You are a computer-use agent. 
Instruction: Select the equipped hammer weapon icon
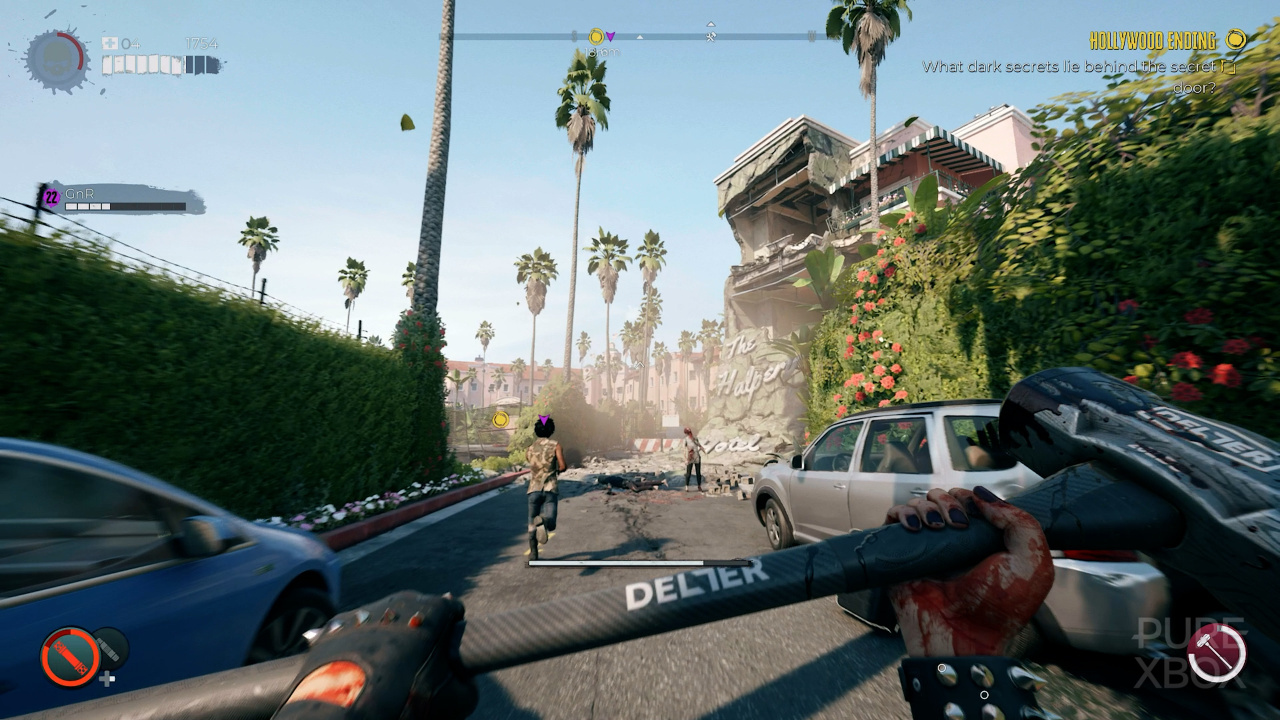[x=1217, y=652]
